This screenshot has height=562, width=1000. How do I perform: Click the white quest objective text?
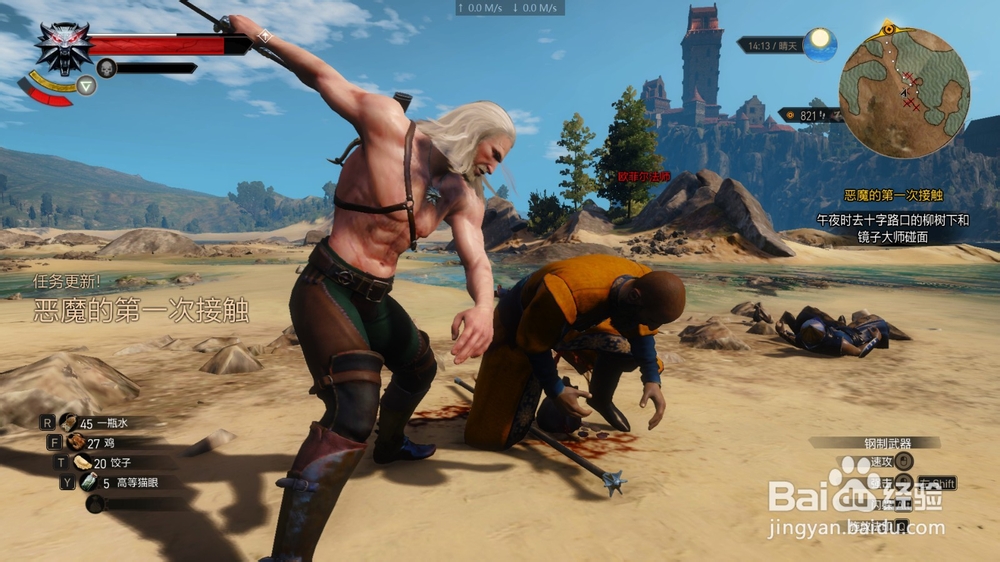[x=892, y=228]
